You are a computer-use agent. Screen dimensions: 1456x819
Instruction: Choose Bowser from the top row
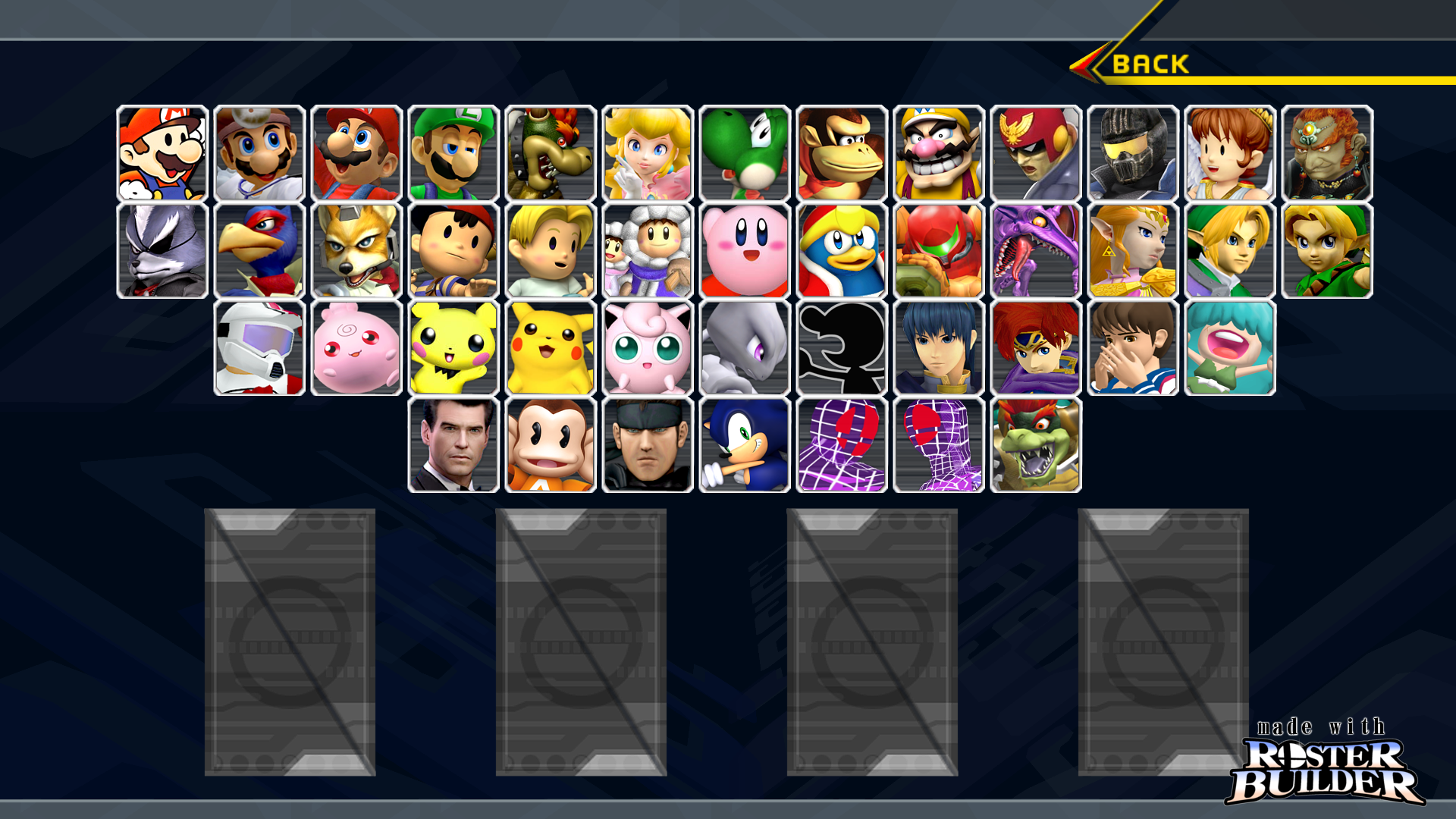point(549,153)
